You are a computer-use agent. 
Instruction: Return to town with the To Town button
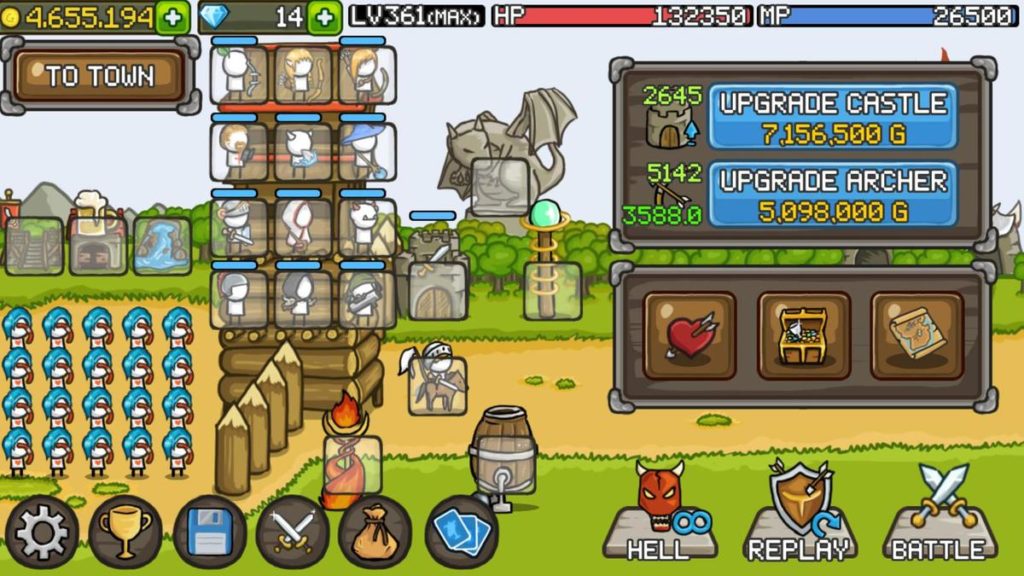[x=99, y=76]
